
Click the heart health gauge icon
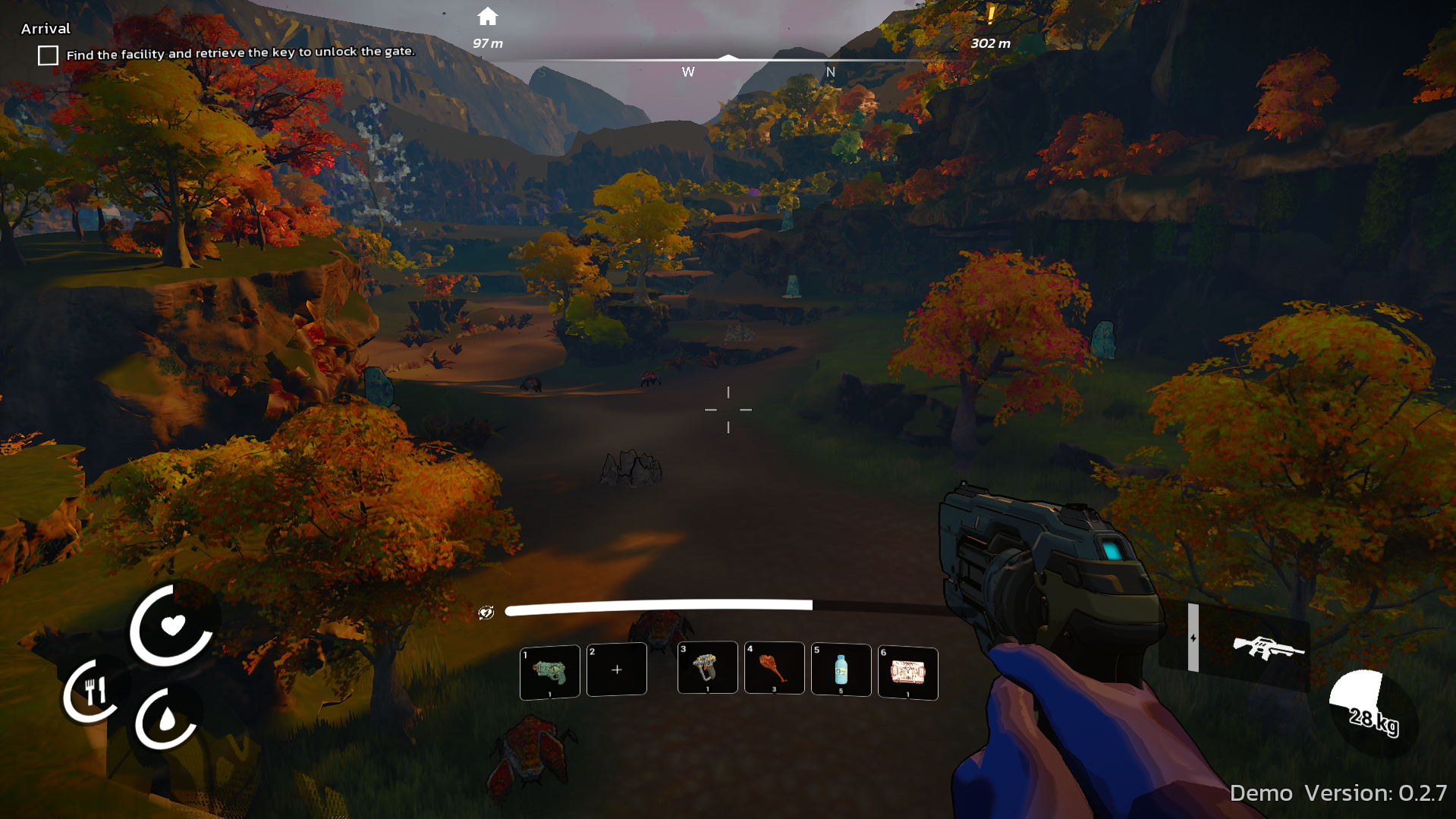(x=173, y=625)
